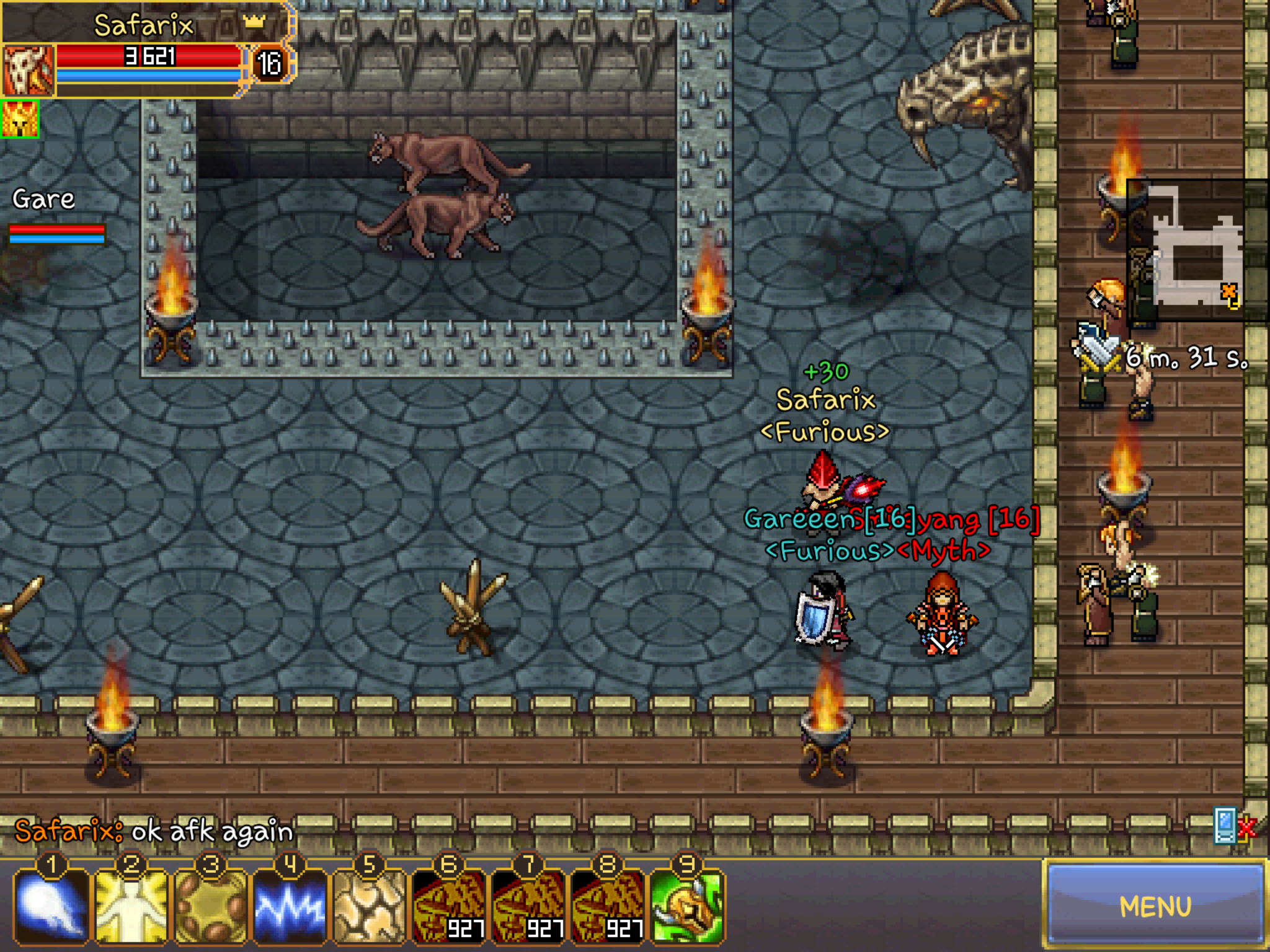
Task: Activate the blue lightning wave skill
Action: [x=290, y=906]
